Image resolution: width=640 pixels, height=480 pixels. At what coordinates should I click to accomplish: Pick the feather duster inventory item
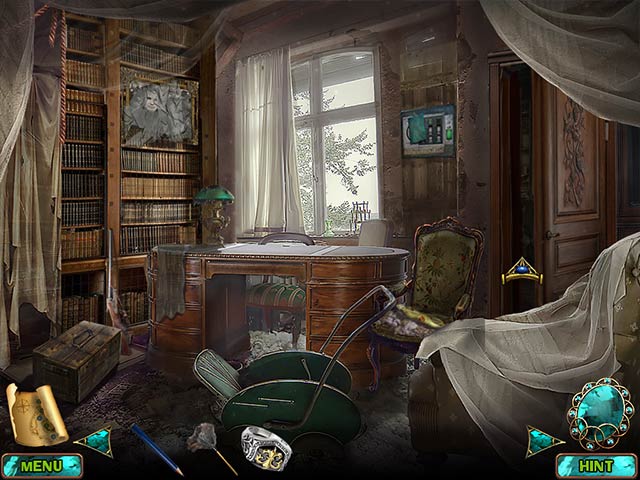[213, 447]
